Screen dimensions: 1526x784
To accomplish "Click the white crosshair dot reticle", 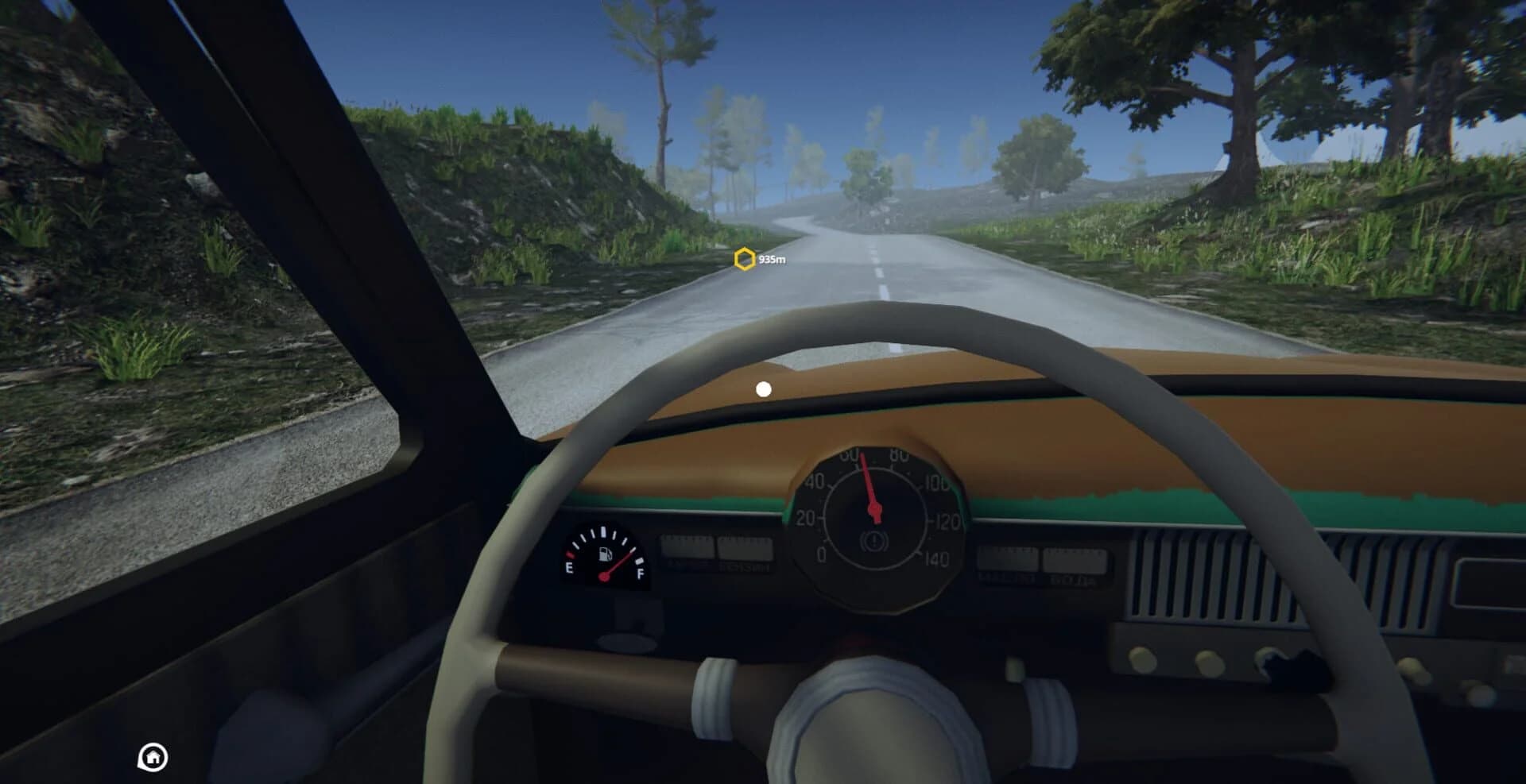I will (x=762, y=388).
